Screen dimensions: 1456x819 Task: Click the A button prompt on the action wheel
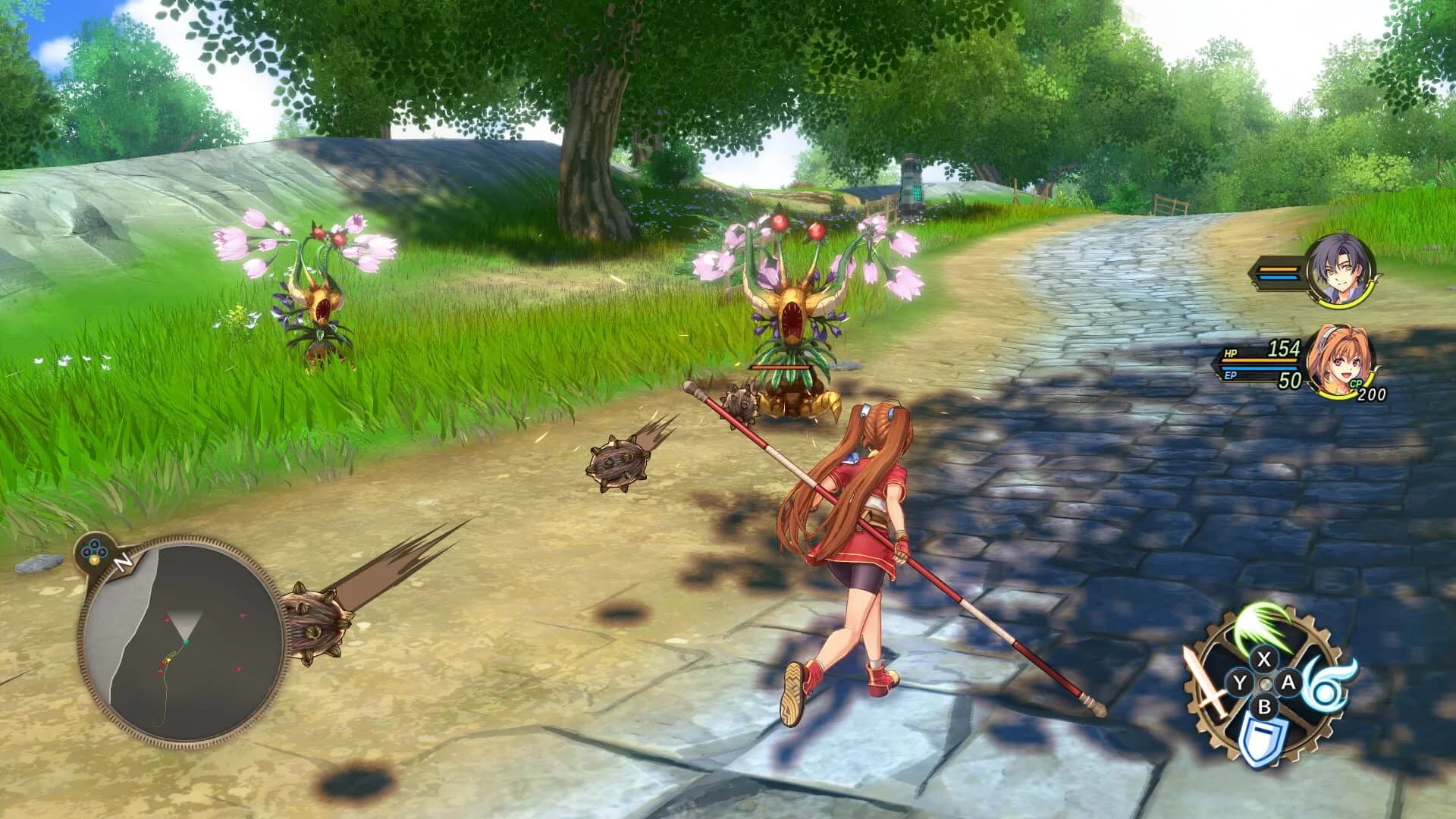click(x=1288, y=682)
